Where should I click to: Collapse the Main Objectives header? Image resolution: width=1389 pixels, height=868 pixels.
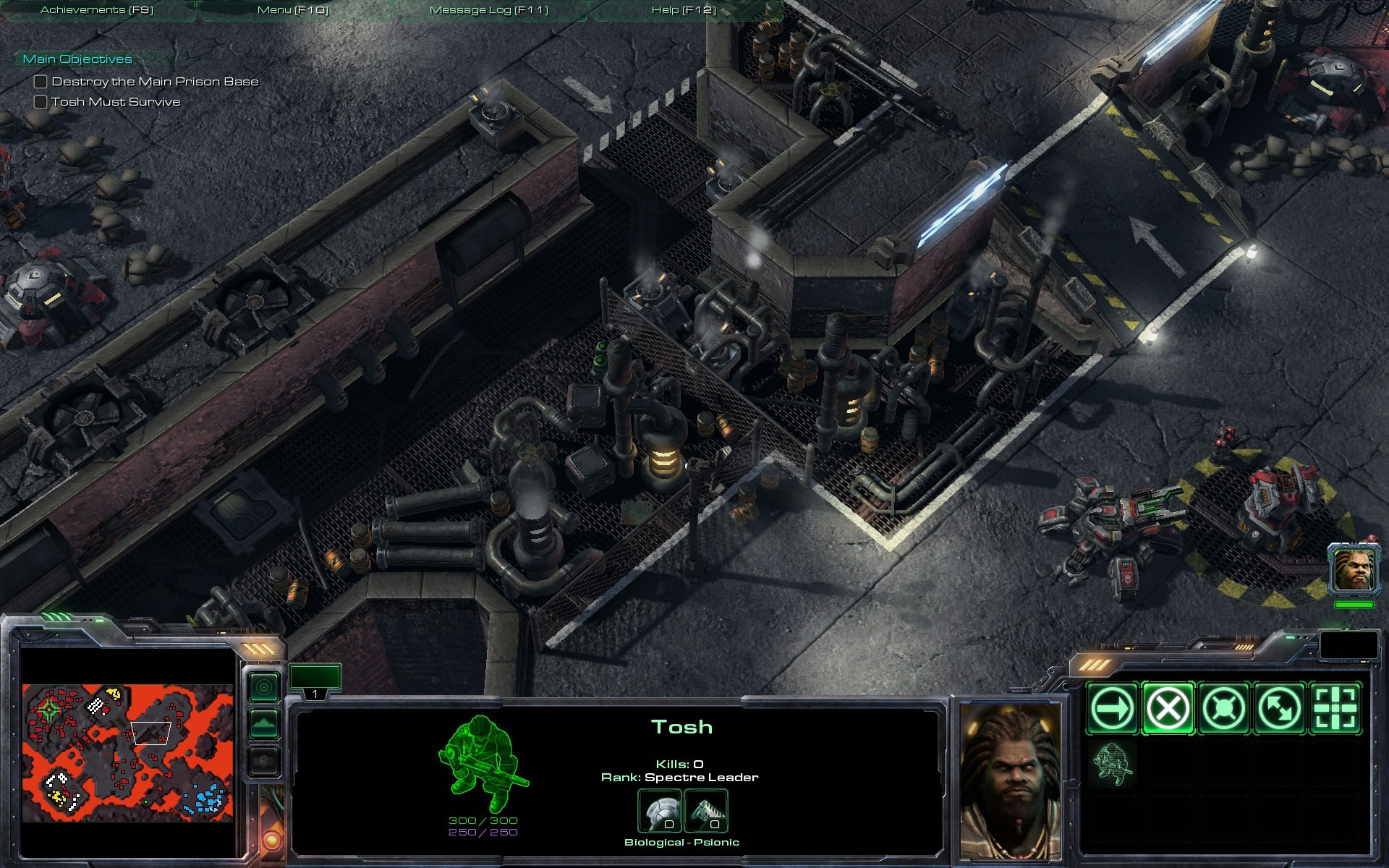pos(77,59)
